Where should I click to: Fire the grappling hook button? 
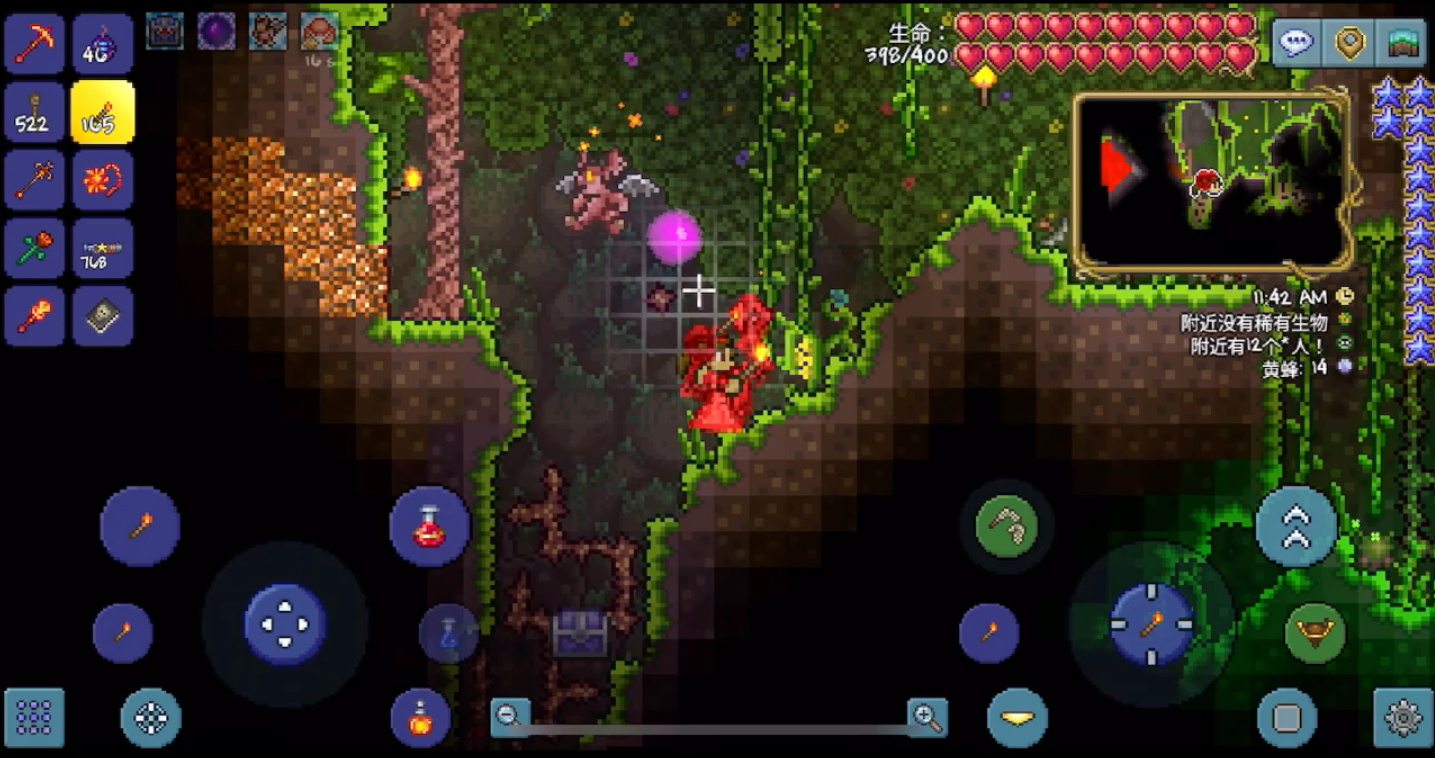(x=1006, y=526)
